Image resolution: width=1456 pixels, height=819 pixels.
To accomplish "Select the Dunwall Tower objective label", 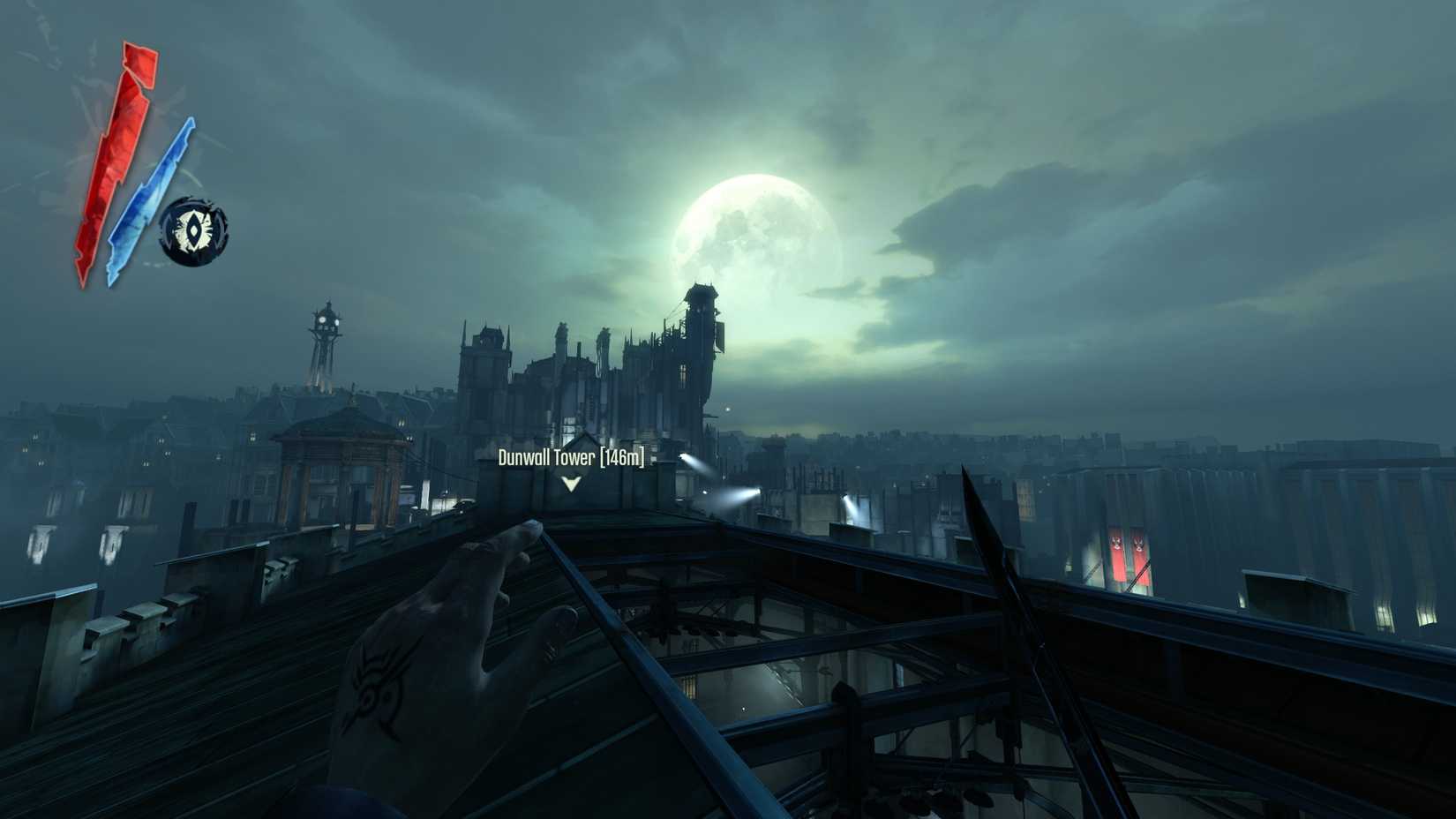I will click(x=547, y=458).
